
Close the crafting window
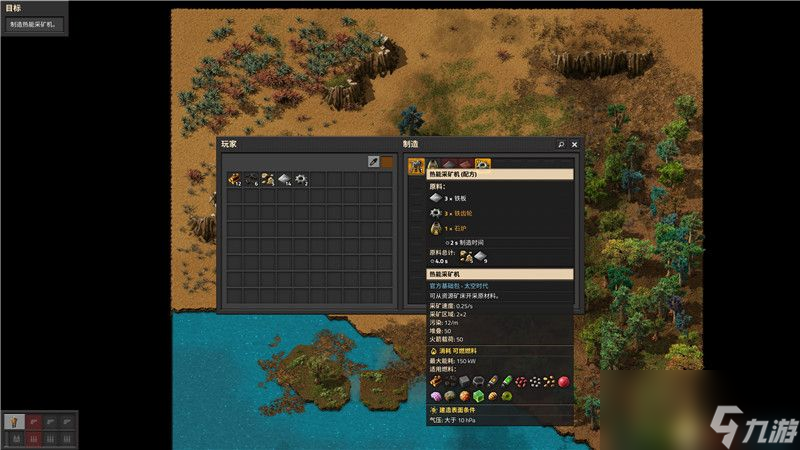point(574,144)
